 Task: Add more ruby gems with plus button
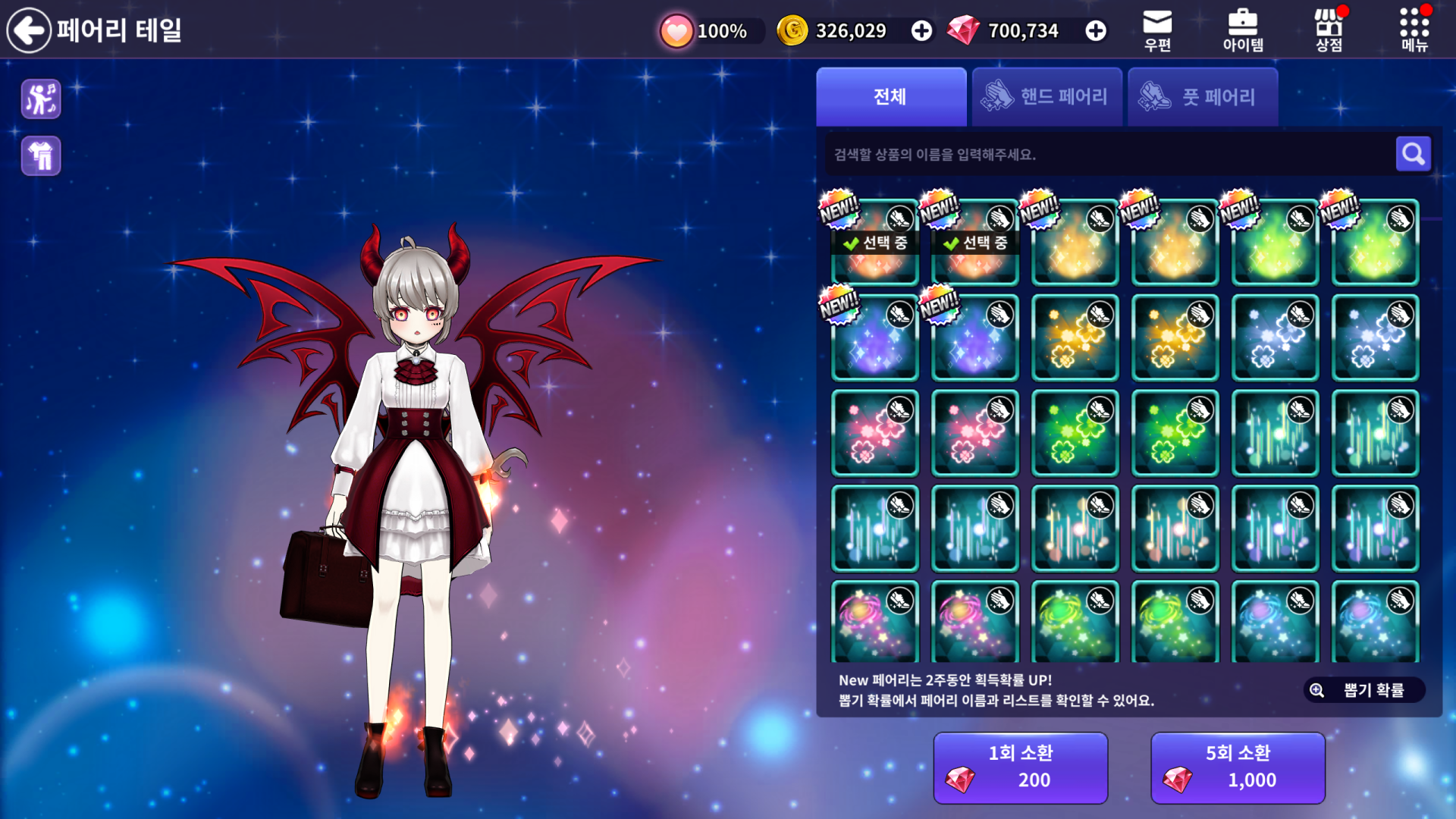coord(1095,31)
